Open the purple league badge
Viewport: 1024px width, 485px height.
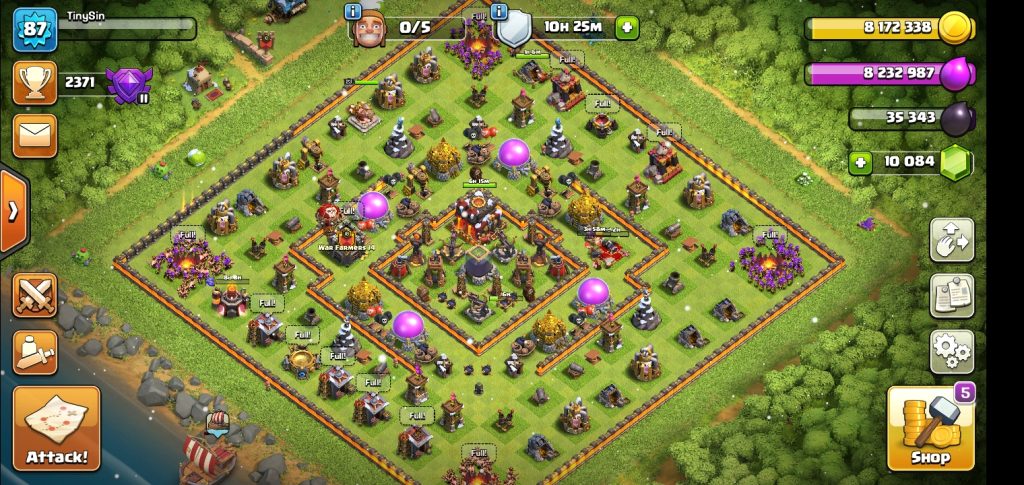128,85
